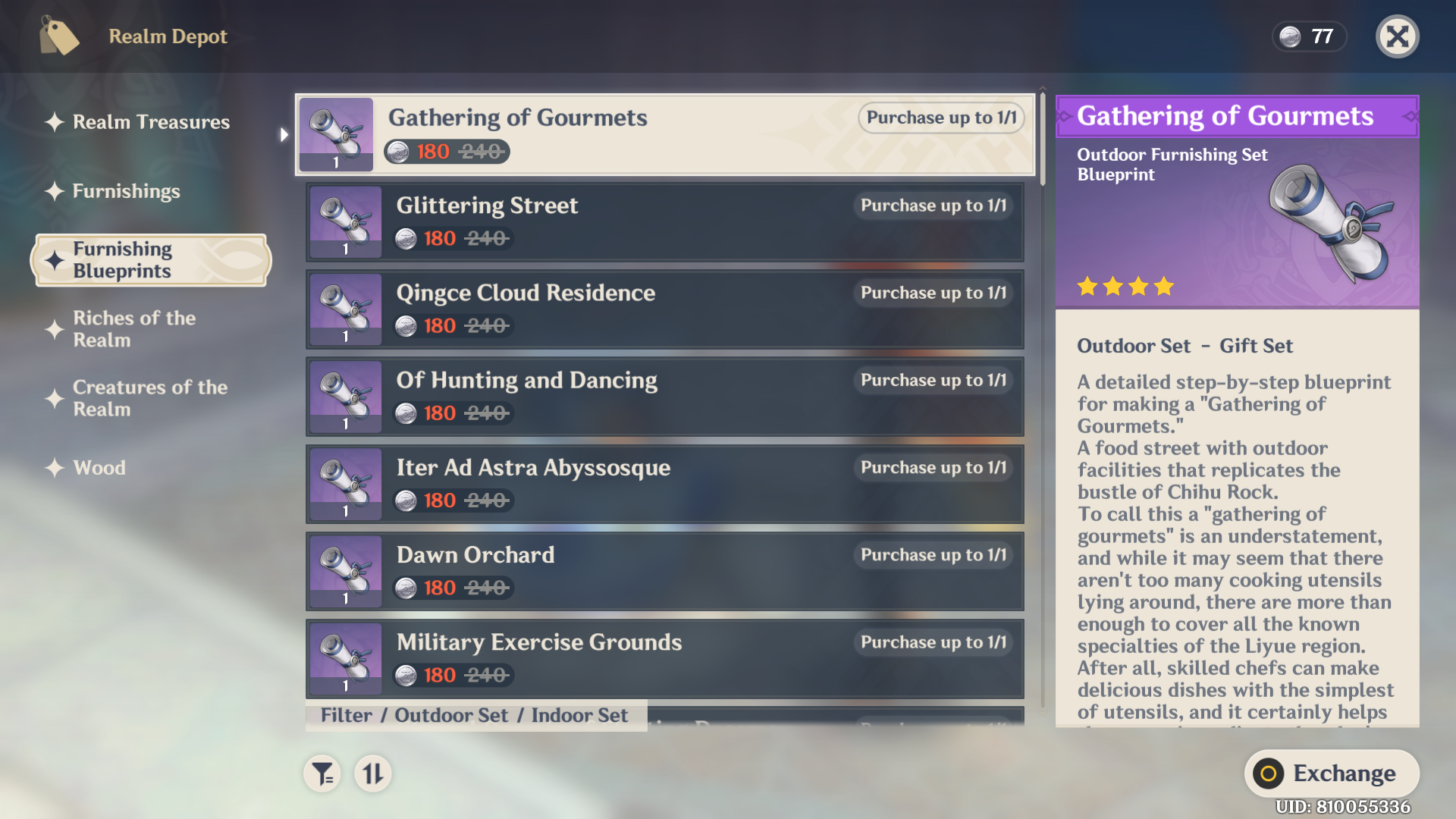1456x819 pixels.
Task: Click the expander arrow beside Gathering of Gourmets
Action: click(x=284, y=134)
